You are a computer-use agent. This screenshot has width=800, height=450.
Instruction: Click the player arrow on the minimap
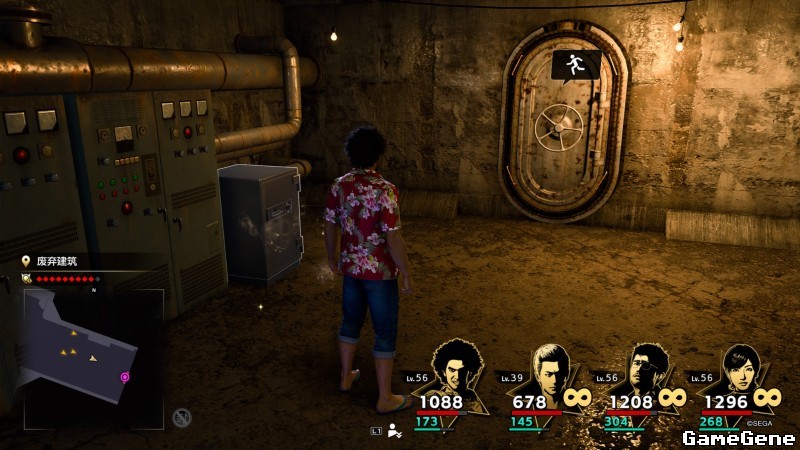click(x=93, y=358)
